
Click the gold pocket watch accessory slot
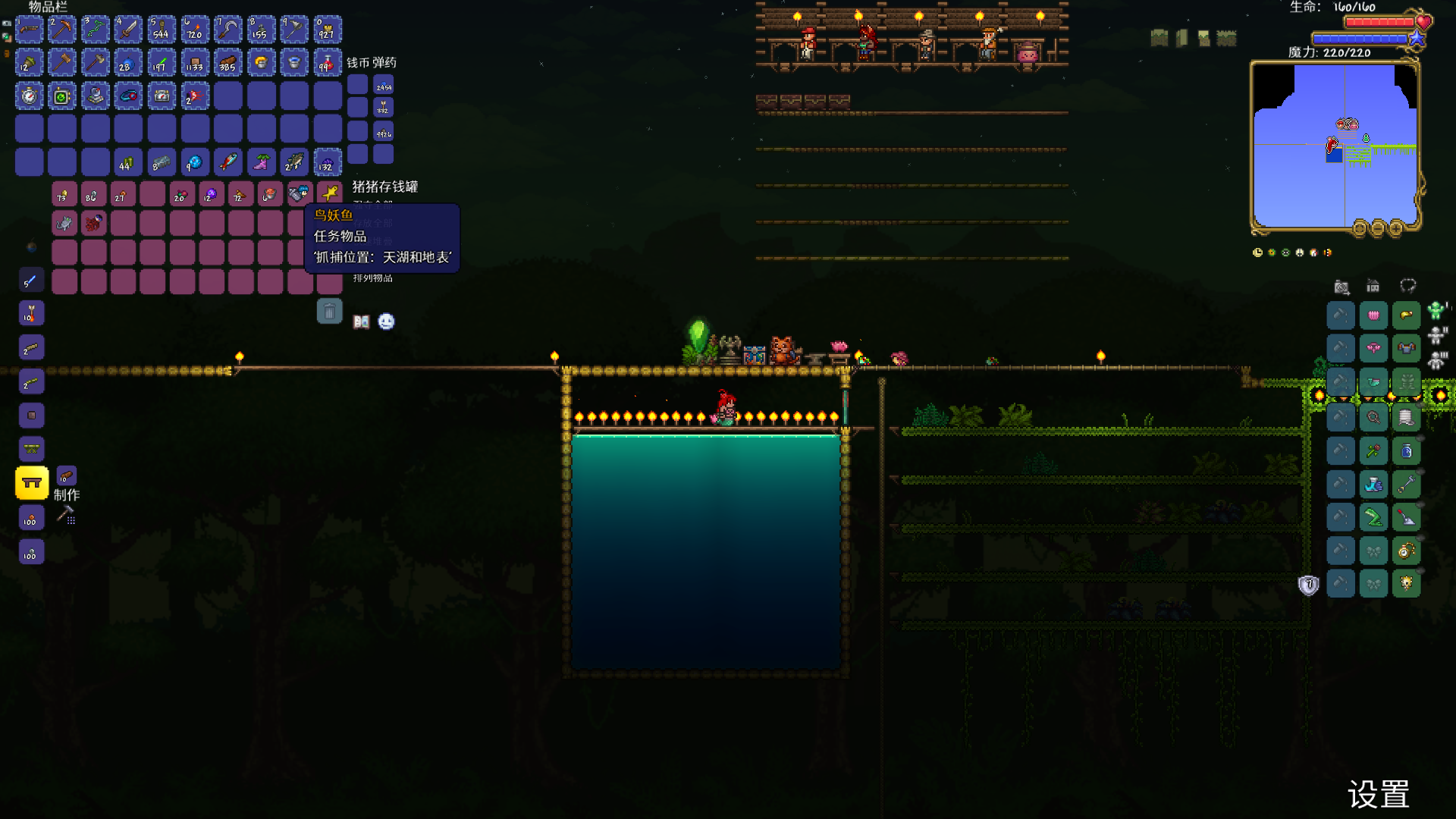click(1406, 551)
